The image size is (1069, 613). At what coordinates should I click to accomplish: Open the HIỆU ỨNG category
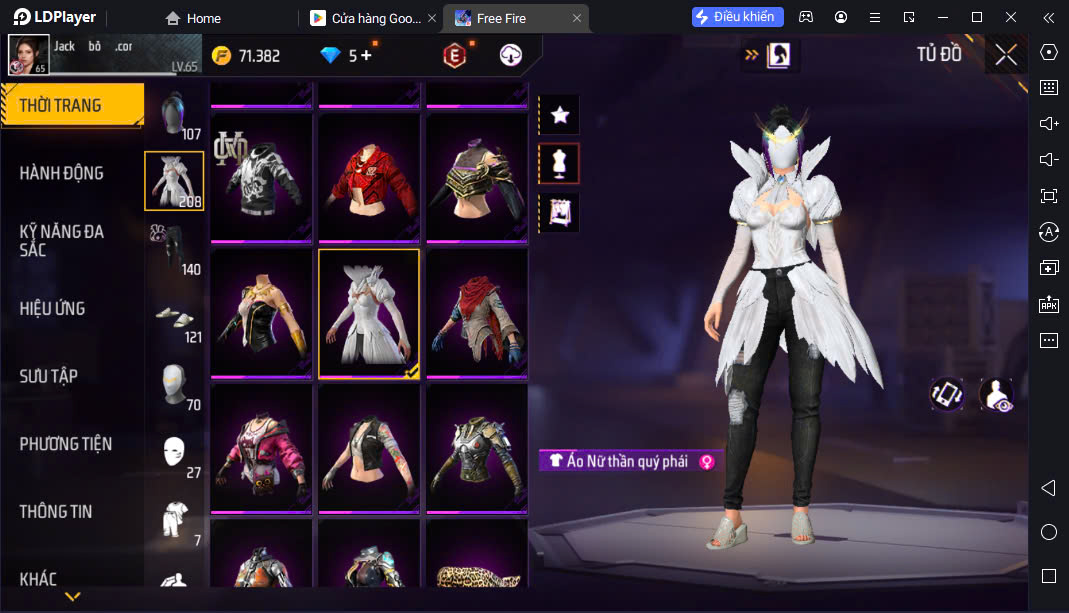coord(52,308)
